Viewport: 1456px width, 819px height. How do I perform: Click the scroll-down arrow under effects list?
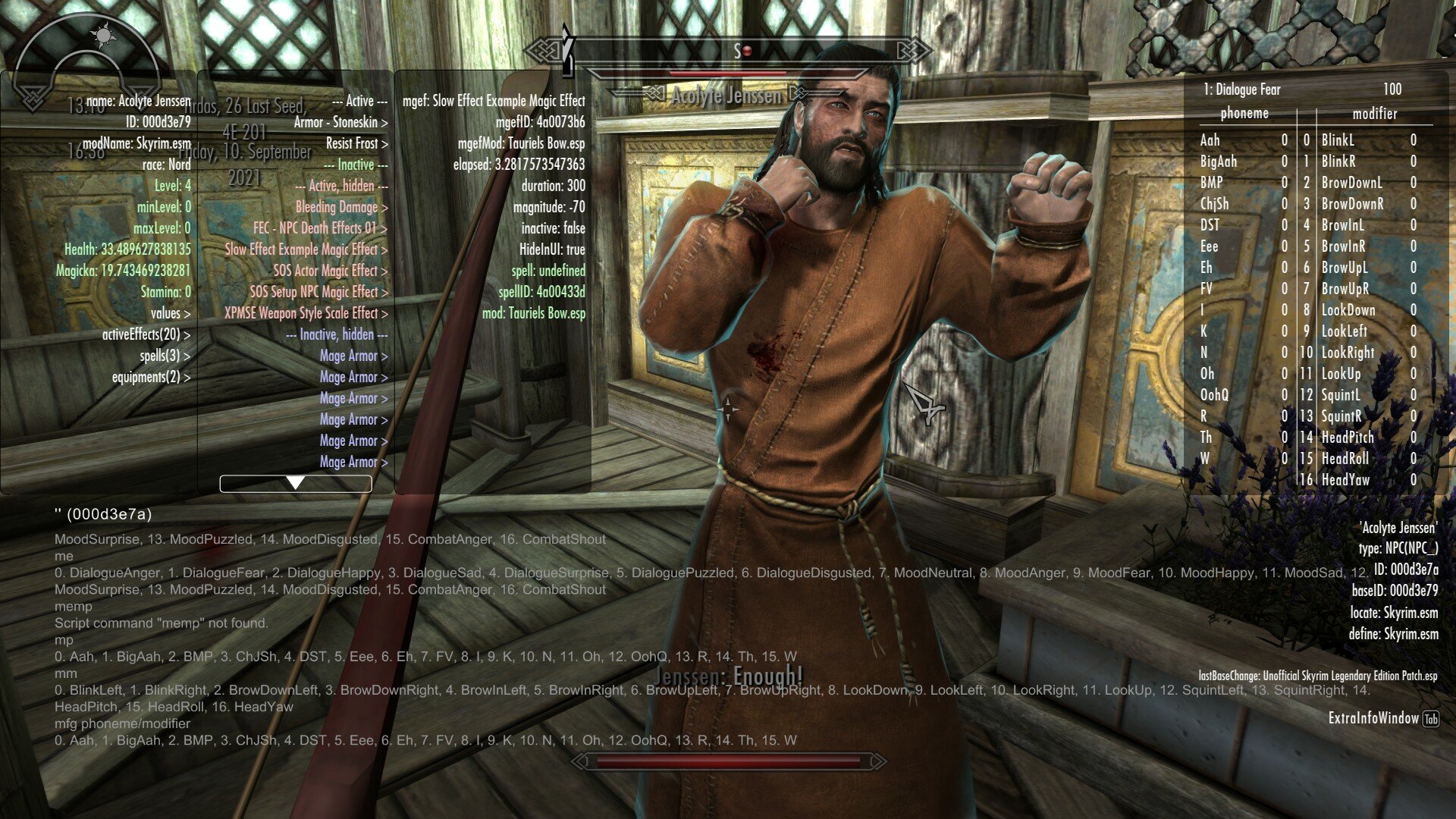pos(296,483)
